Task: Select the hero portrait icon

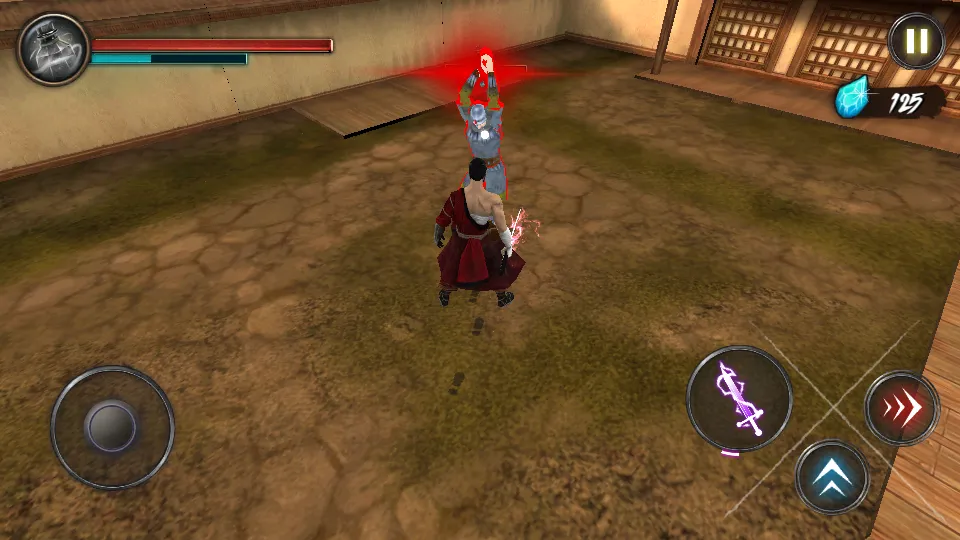Action: click(x=53, y=49)
